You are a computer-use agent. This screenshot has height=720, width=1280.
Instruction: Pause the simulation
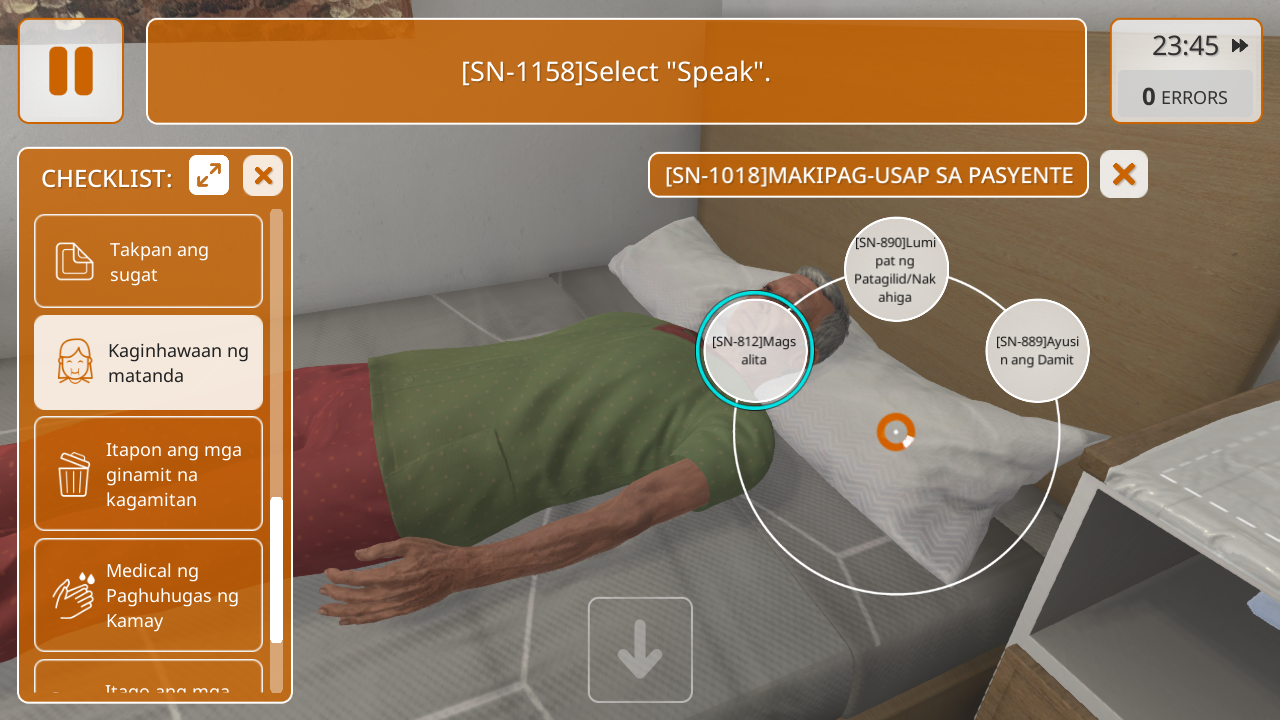(71, 71)
